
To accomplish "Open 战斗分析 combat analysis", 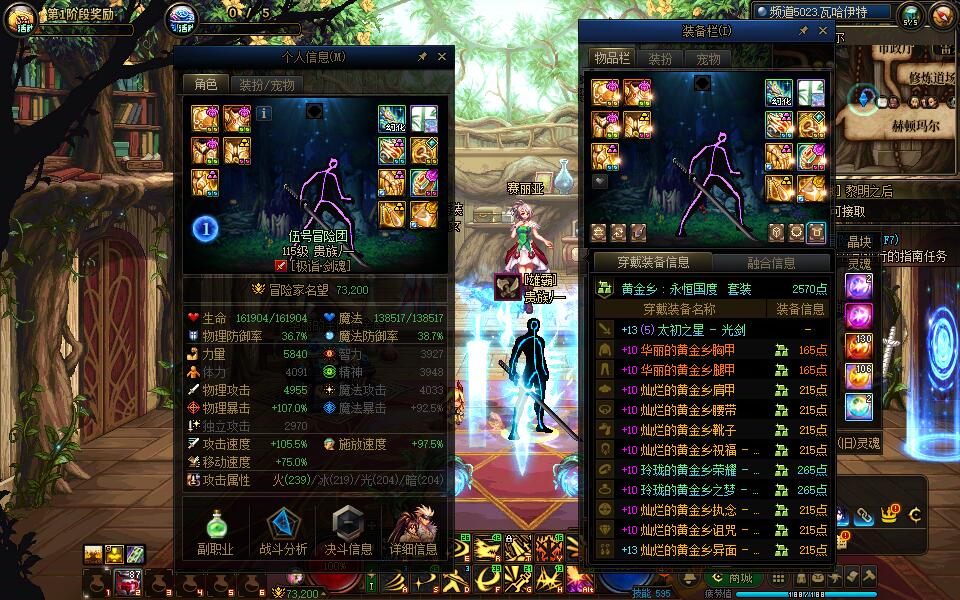I will (x=283, y=532).
